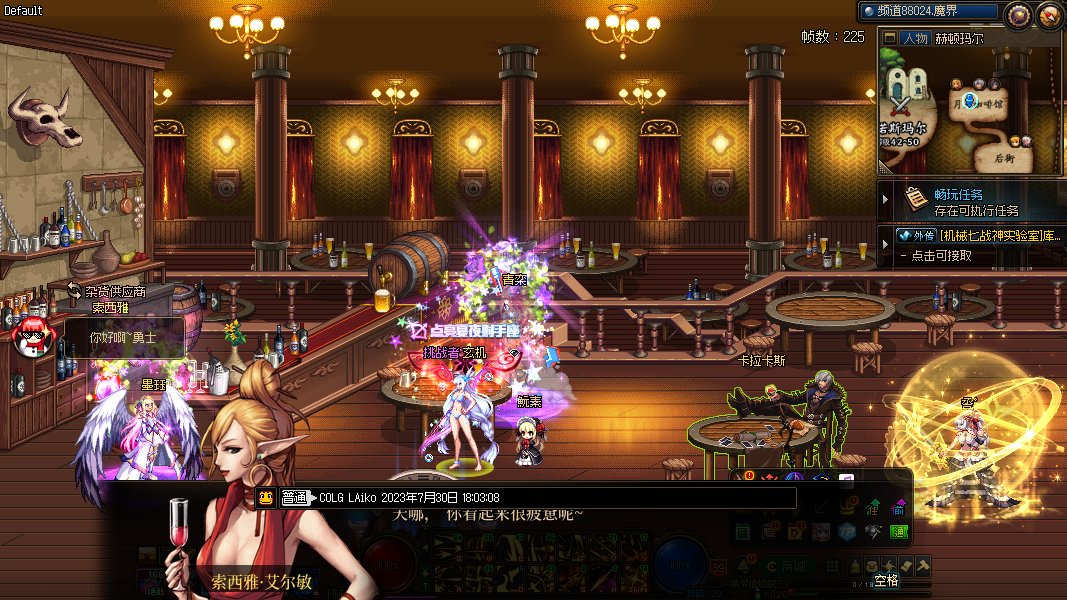
Task: Collapse the minimap with its window button
Action: (x=889, y=38)
